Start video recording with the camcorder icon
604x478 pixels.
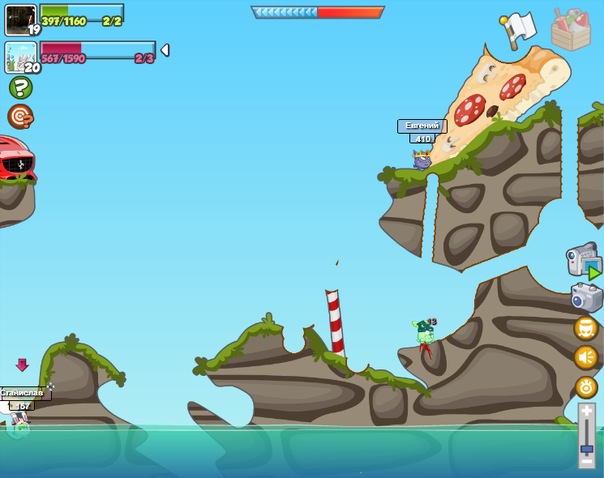point(583,260)
